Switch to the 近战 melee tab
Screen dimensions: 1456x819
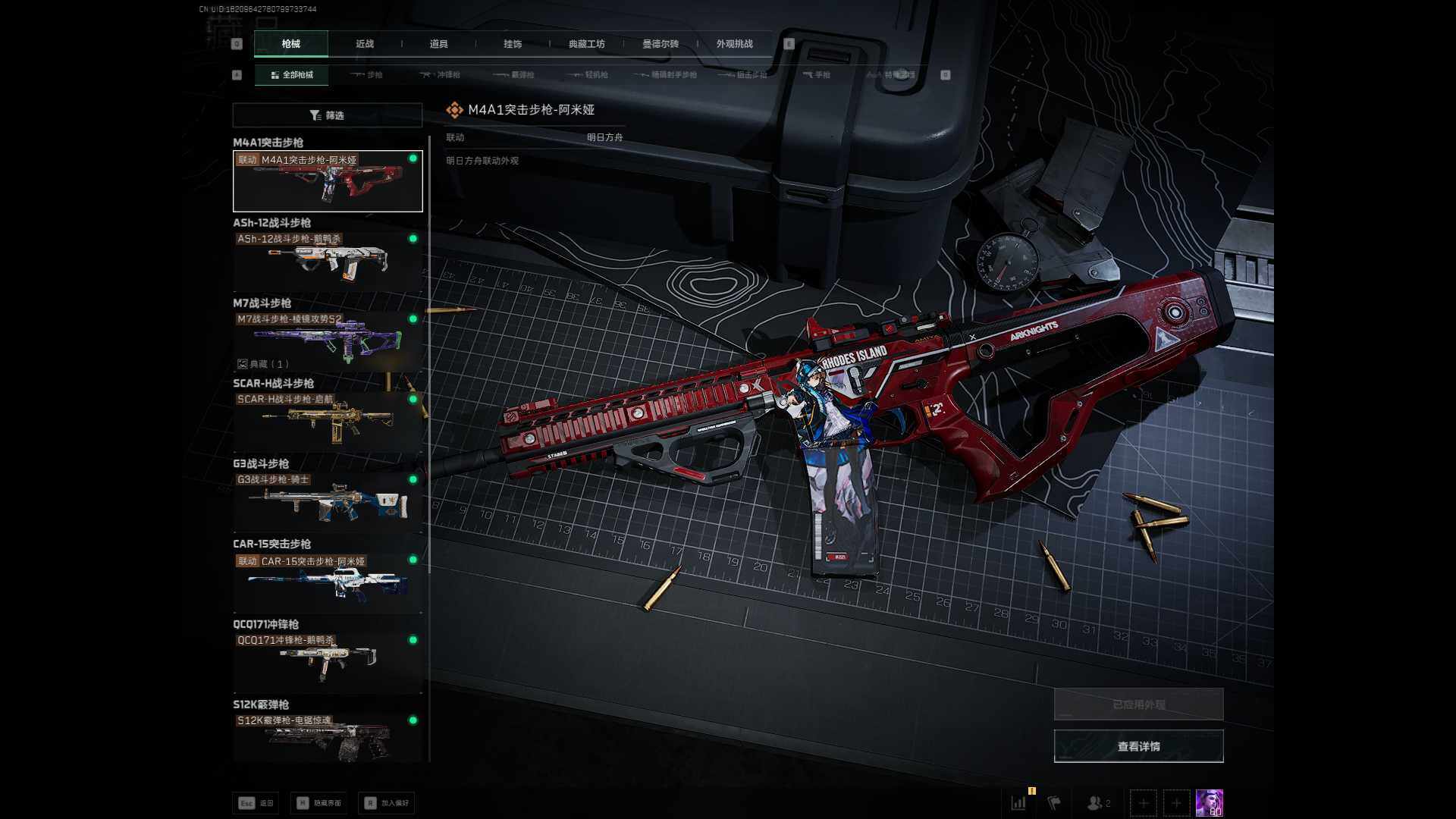click(x=365, y=44)
